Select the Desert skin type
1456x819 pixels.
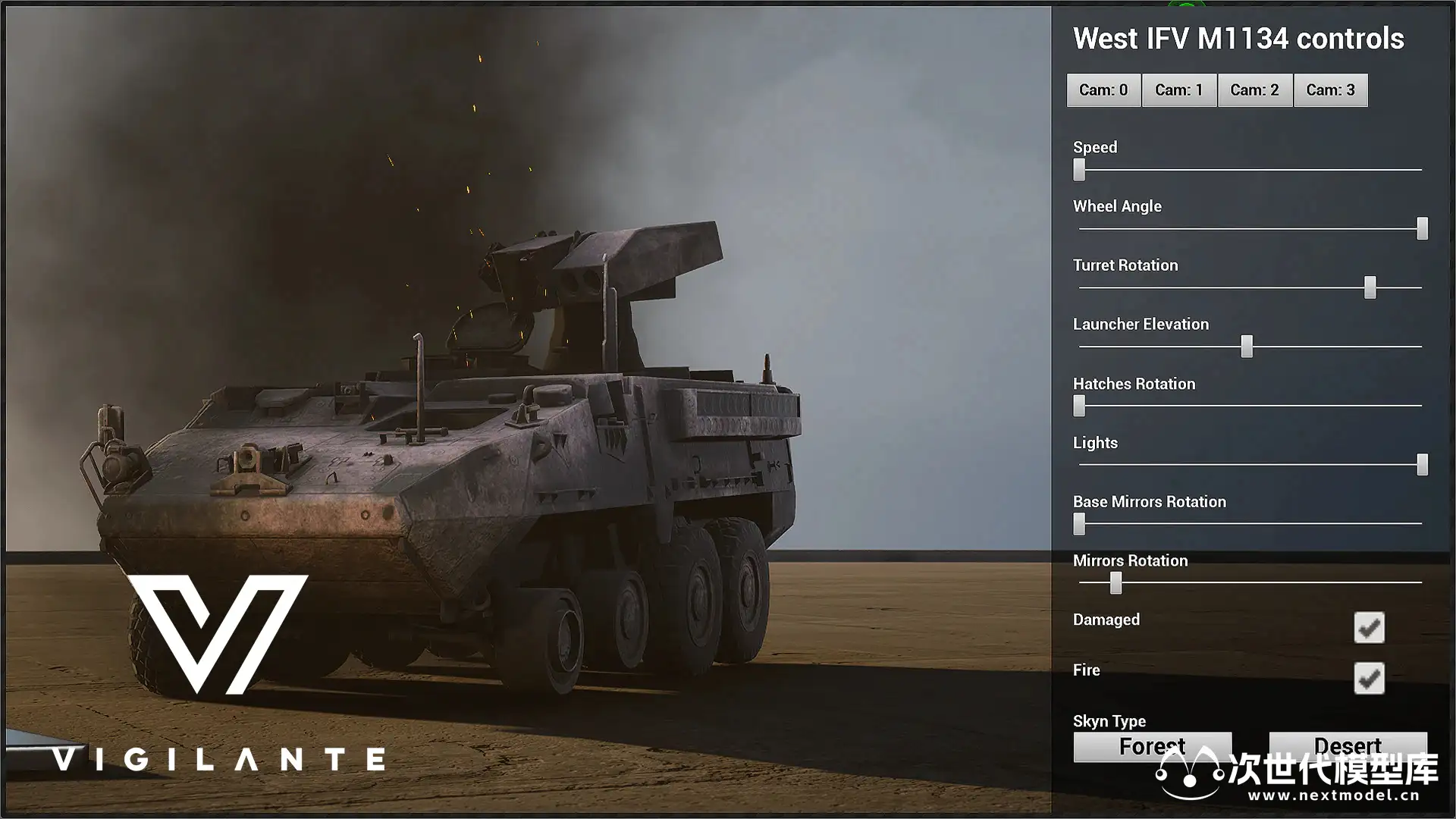pyautogui.click(x=1348, y=745)
